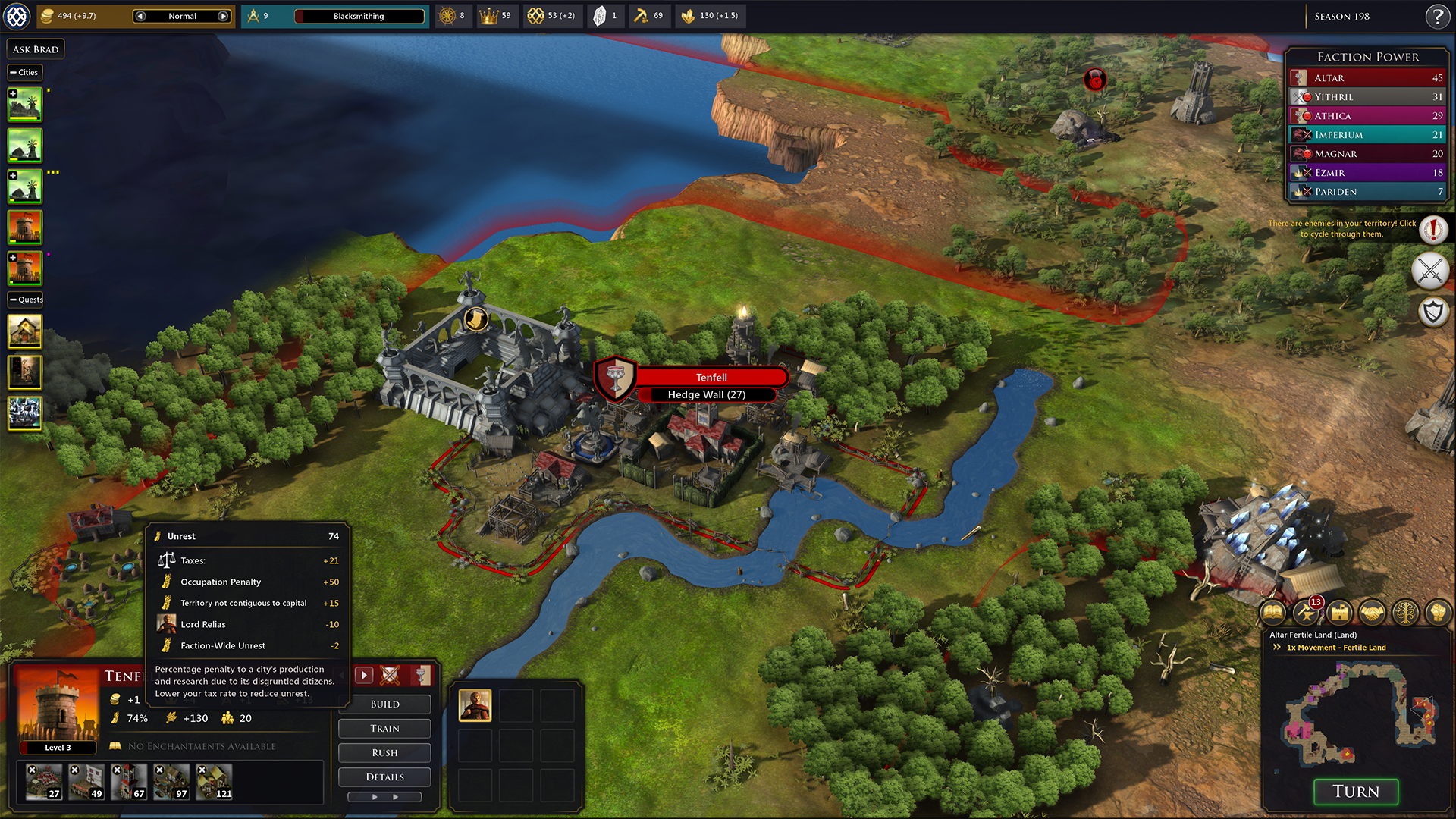Click the Rush production button

coord(384,752)
